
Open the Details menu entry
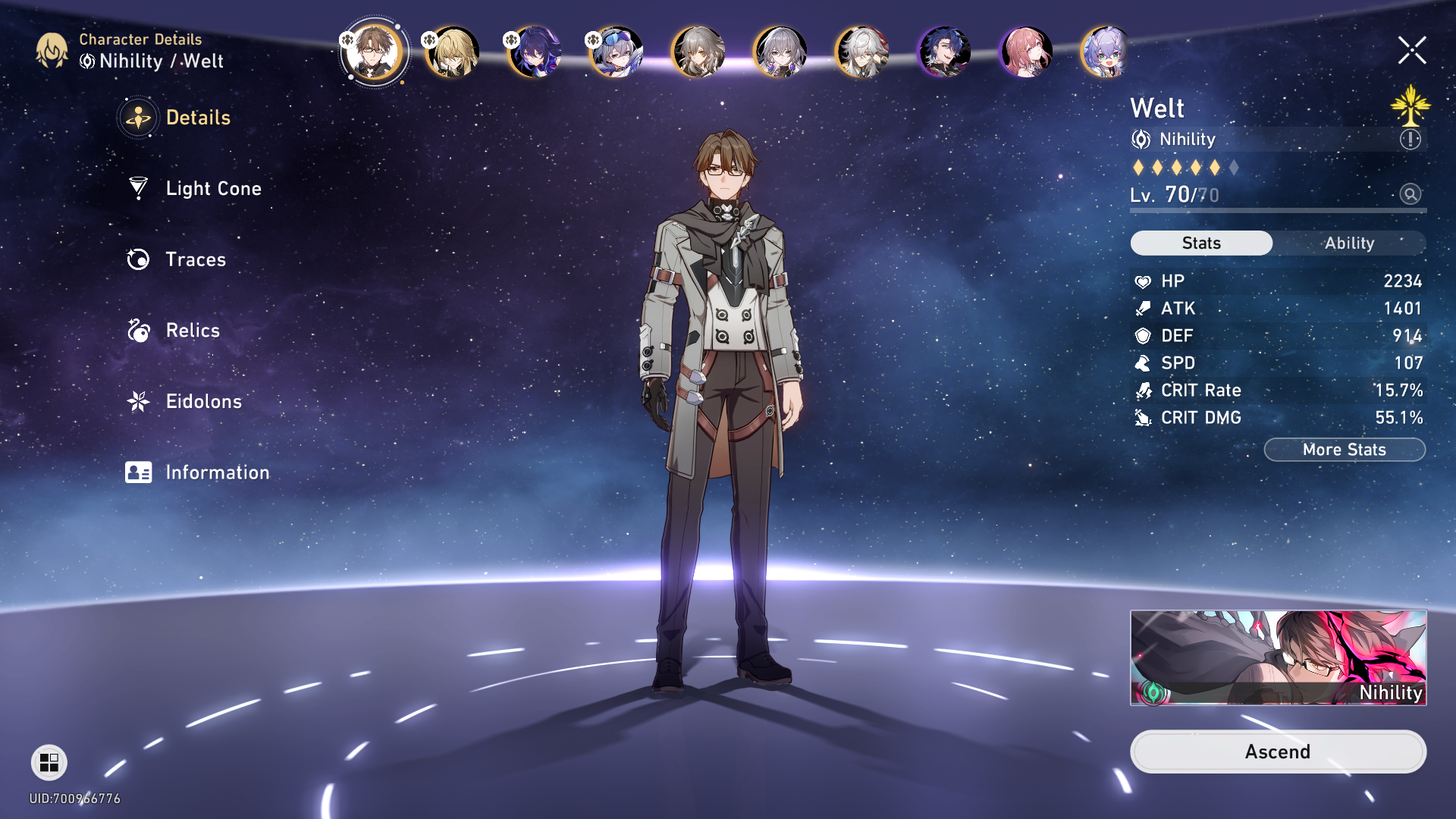coord(197,118)
